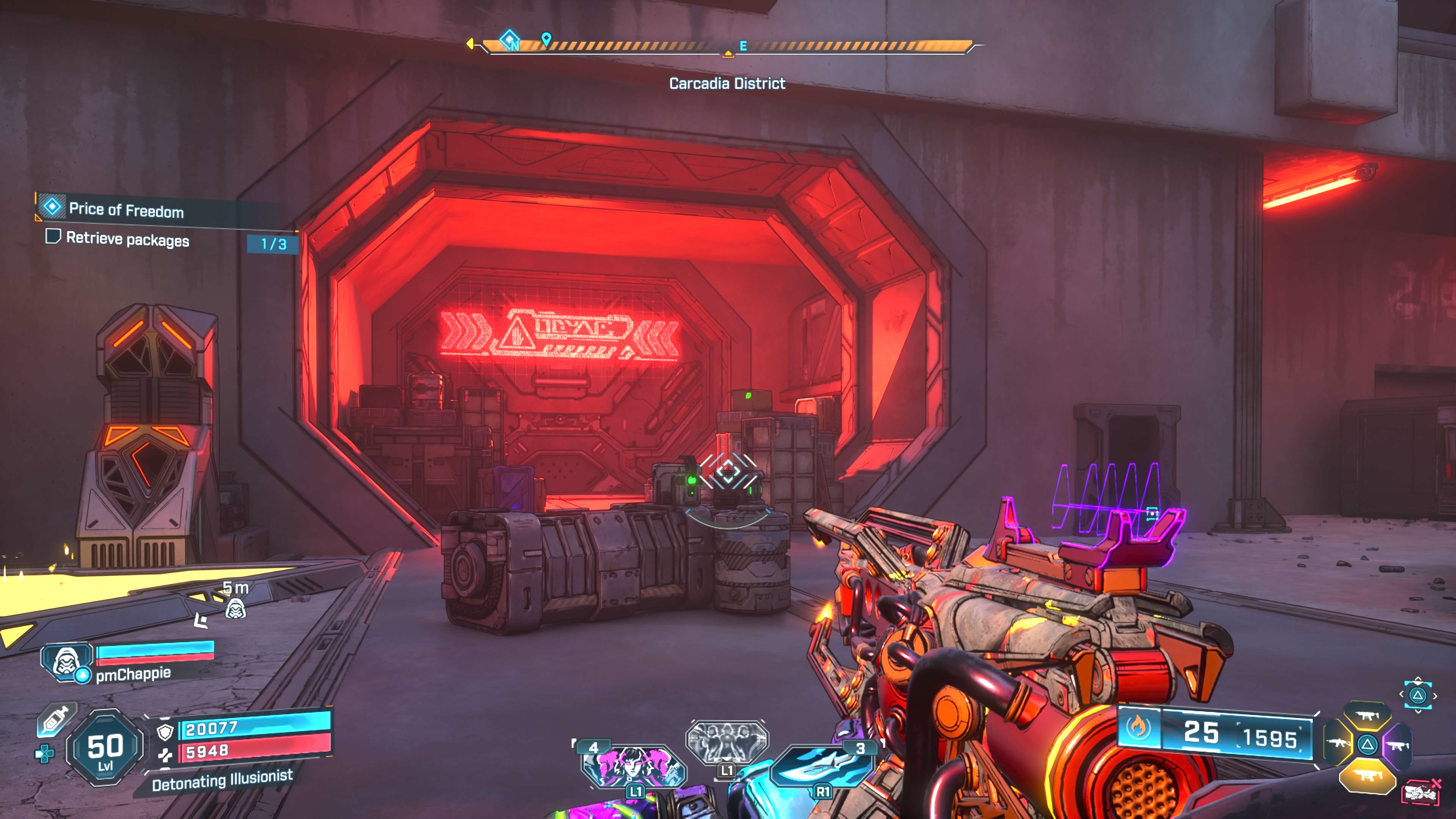Choose the left rifle weapon slot
This screenshot has height=819, width=1456.
1338,744
